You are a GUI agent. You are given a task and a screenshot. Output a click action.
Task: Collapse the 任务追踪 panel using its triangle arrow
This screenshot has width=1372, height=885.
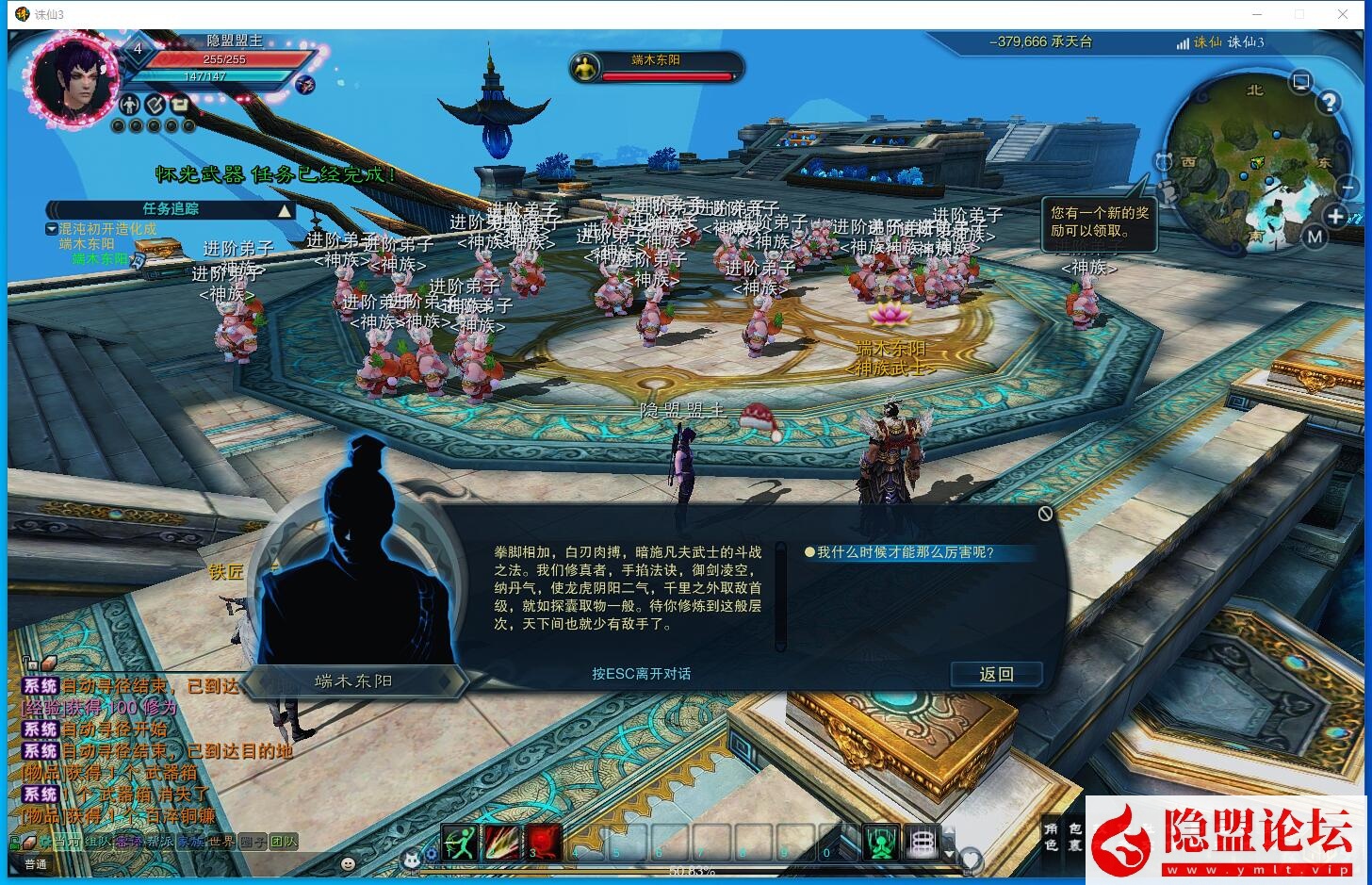point(285,209)
